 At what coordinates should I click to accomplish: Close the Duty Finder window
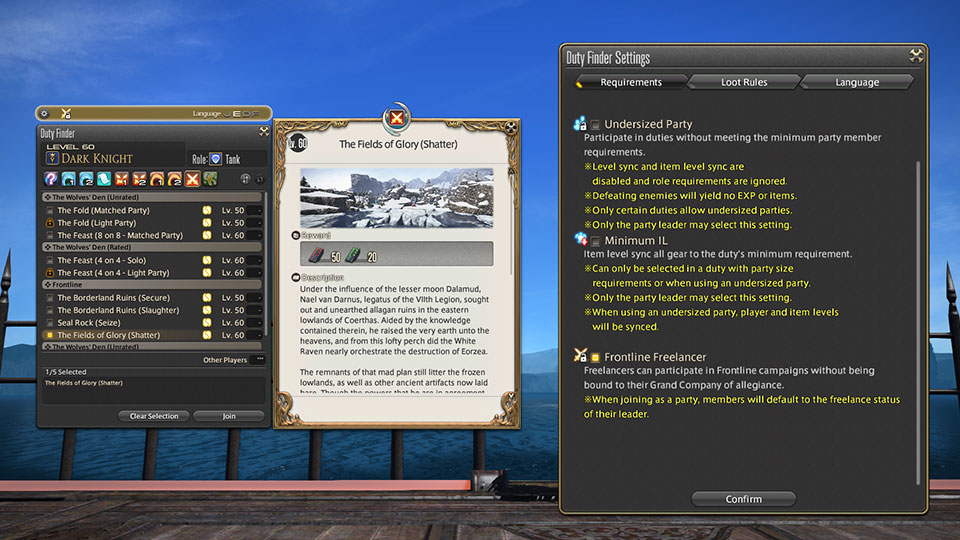(263, 132)
